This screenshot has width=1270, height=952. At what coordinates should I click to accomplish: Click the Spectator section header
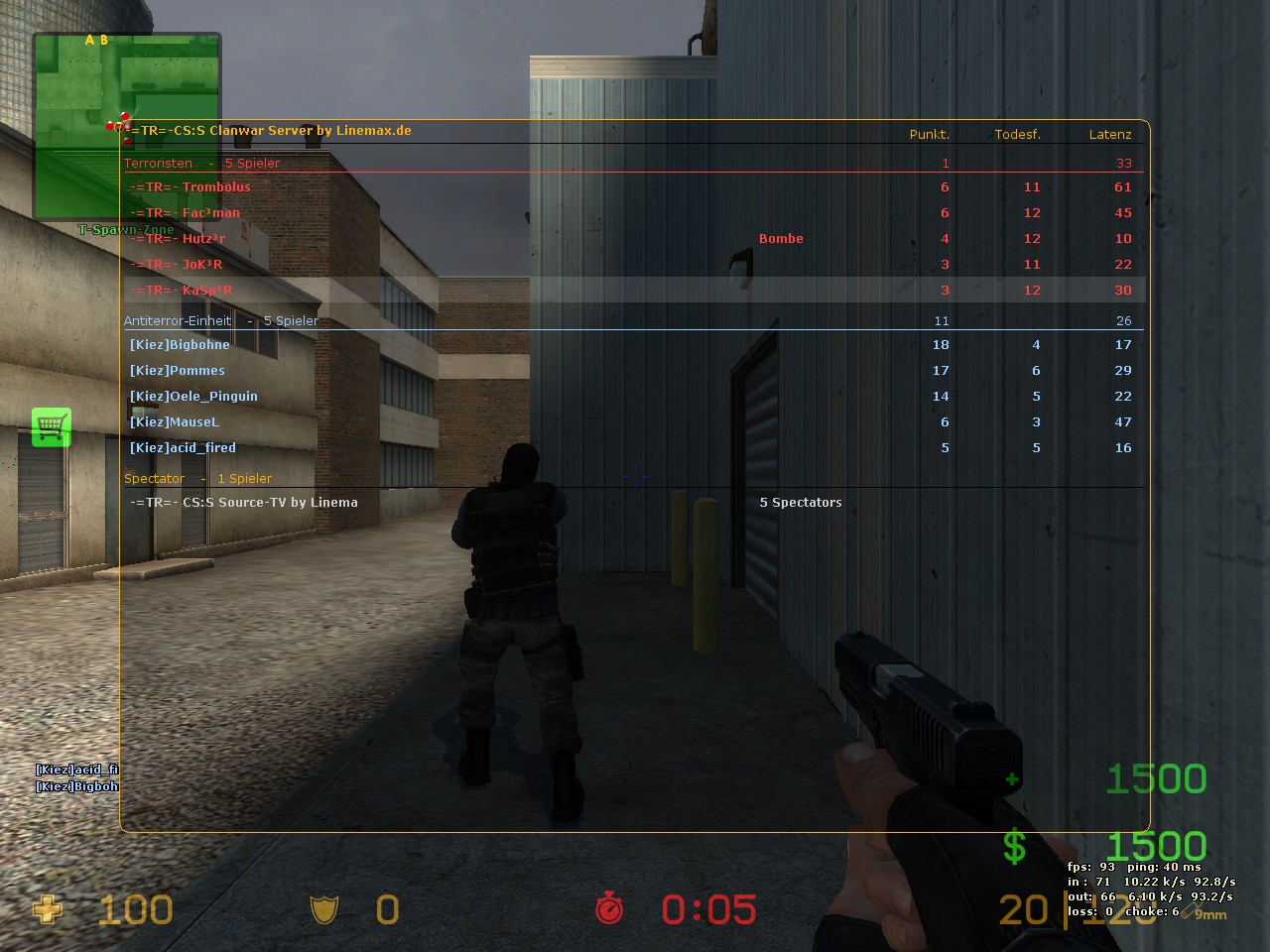click(x=155, y=479)
